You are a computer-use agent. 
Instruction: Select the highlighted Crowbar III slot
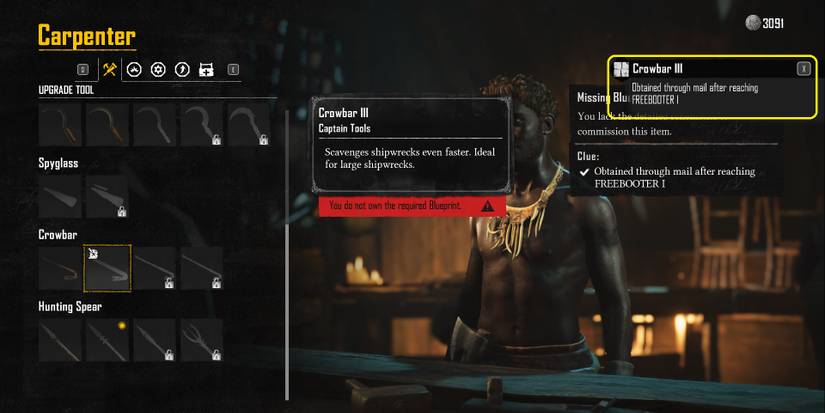(x=107, y=267)
